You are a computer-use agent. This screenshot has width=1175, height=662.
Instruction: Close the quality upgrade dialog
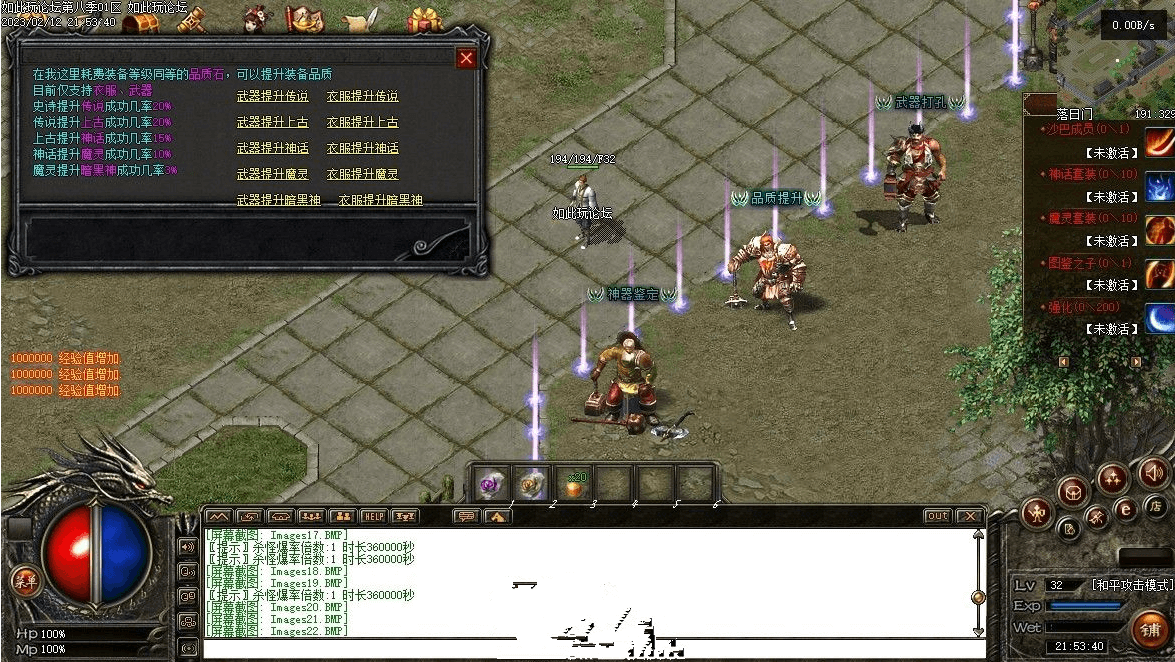466,58
